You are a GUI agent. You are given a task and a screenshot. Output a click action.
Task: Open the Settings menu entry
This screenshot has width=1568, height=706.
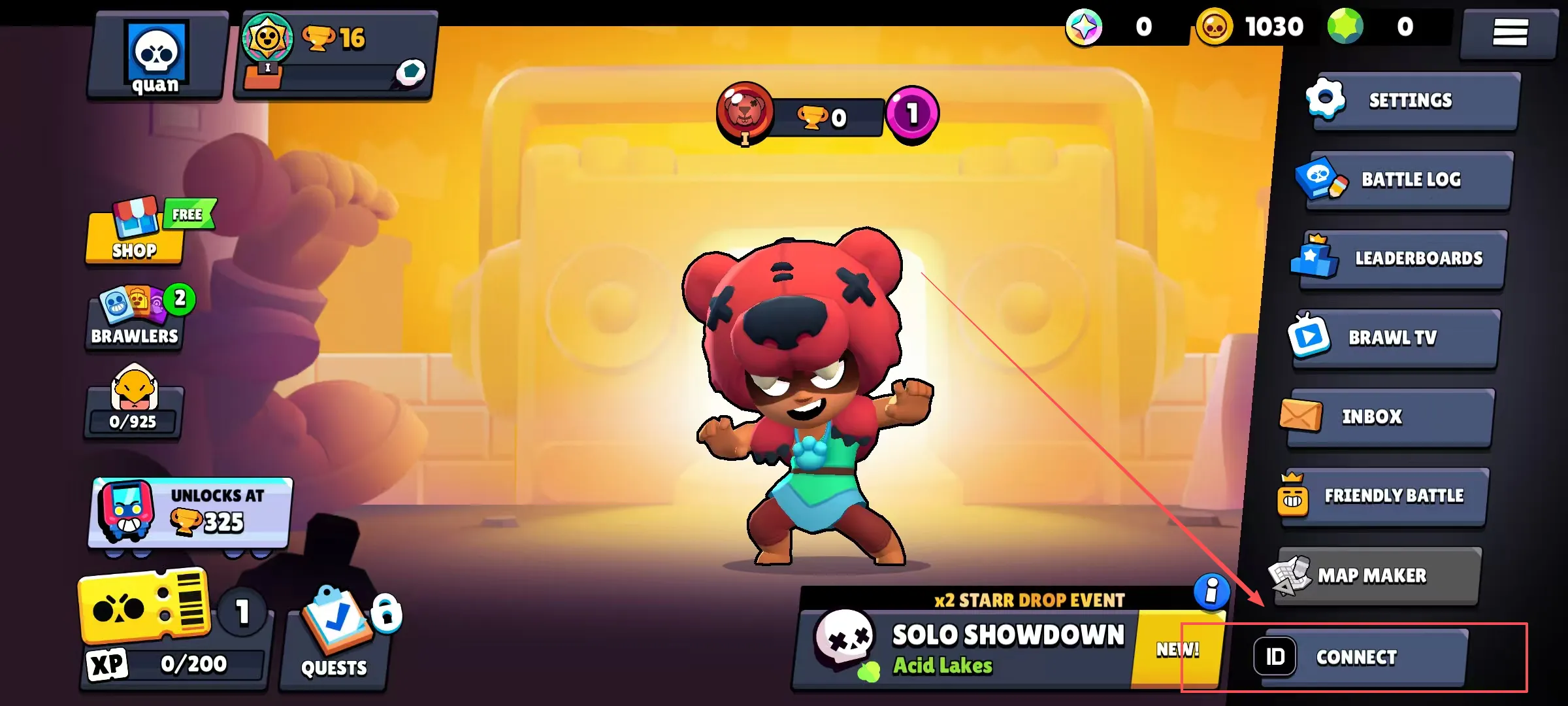[1411, 101]
